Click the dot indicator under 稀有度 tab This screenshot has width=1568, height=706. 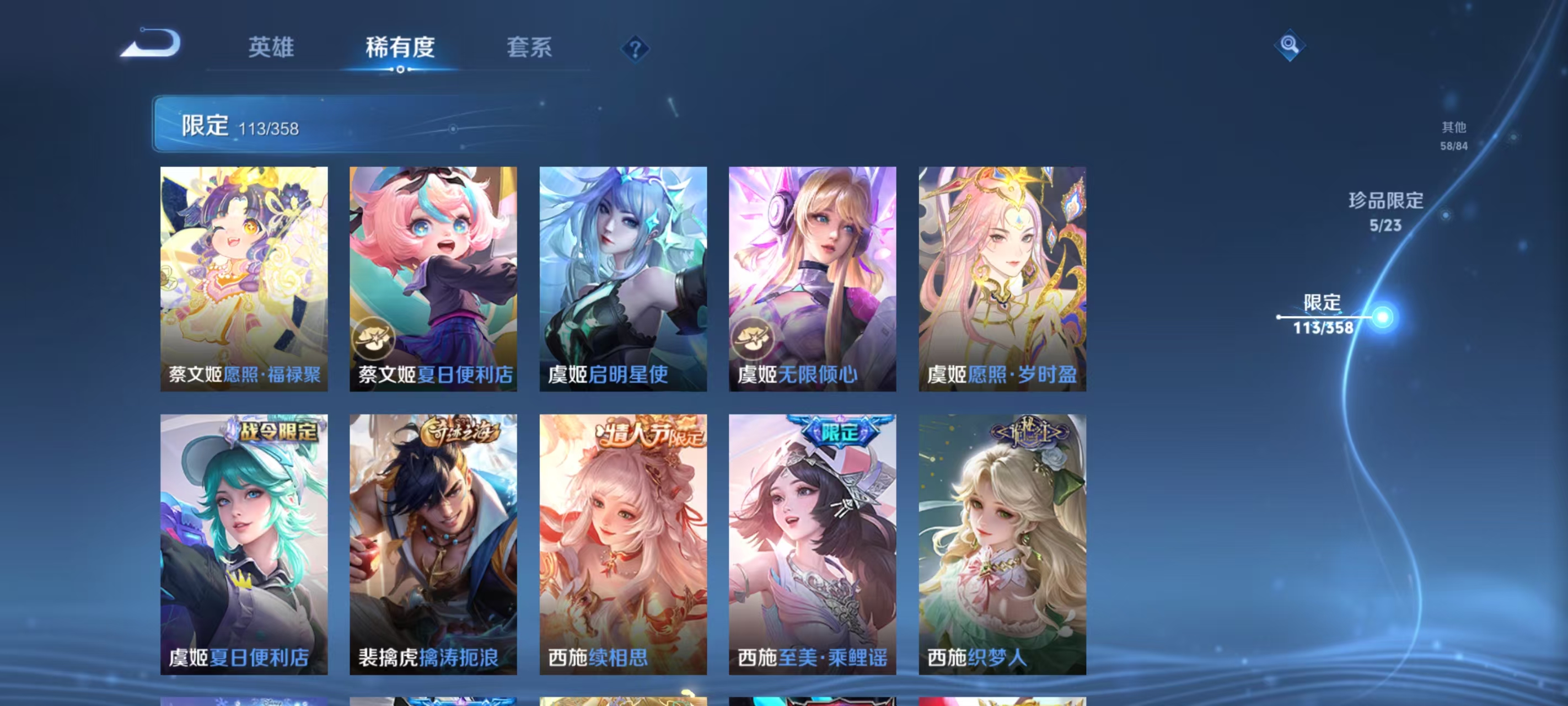pyautogui.click(x=399, y=69)
